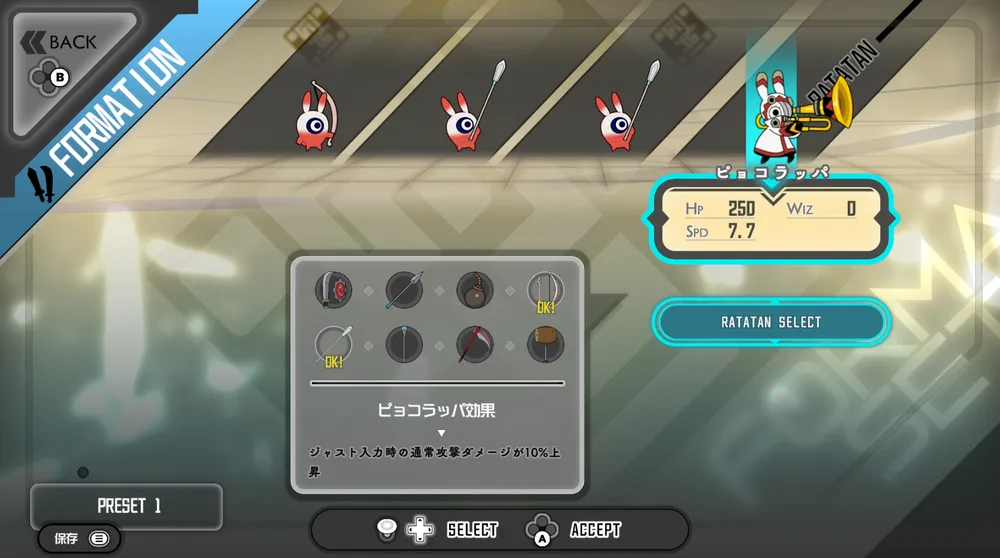1000x558 pixels.
Task: Choose the blue-tipped staff weapon icon
Action: [404, 345]
